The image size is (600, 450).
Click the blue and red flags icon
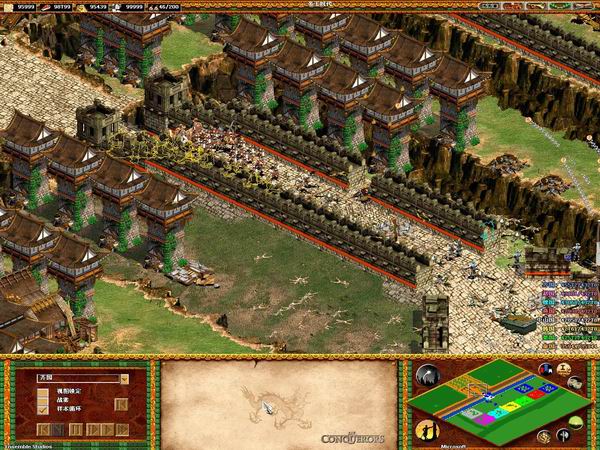[x=546, y=369]
